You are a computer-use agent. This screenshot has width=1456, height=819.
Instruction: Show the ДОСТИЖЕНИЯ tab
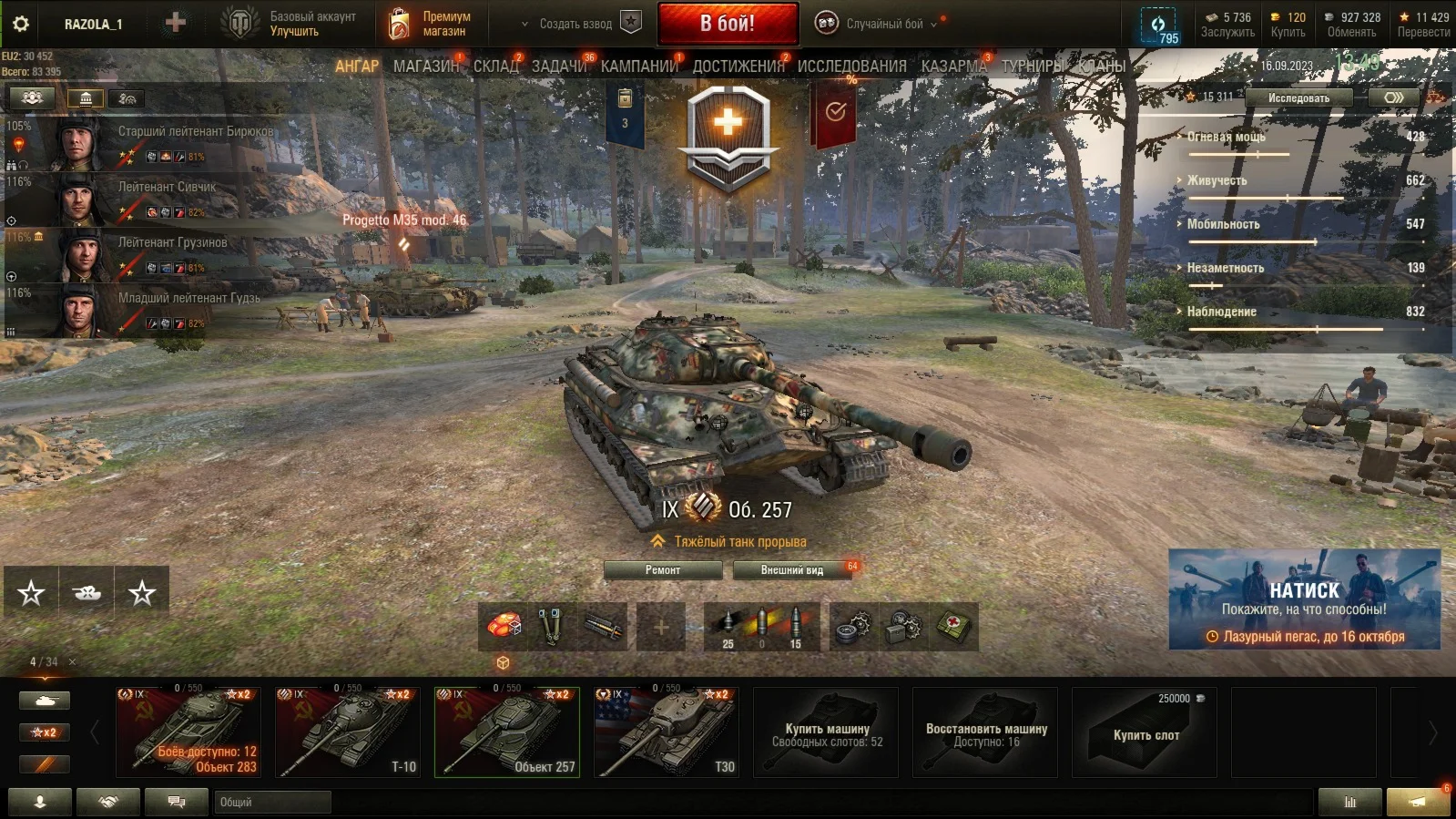tap(738, 66)
